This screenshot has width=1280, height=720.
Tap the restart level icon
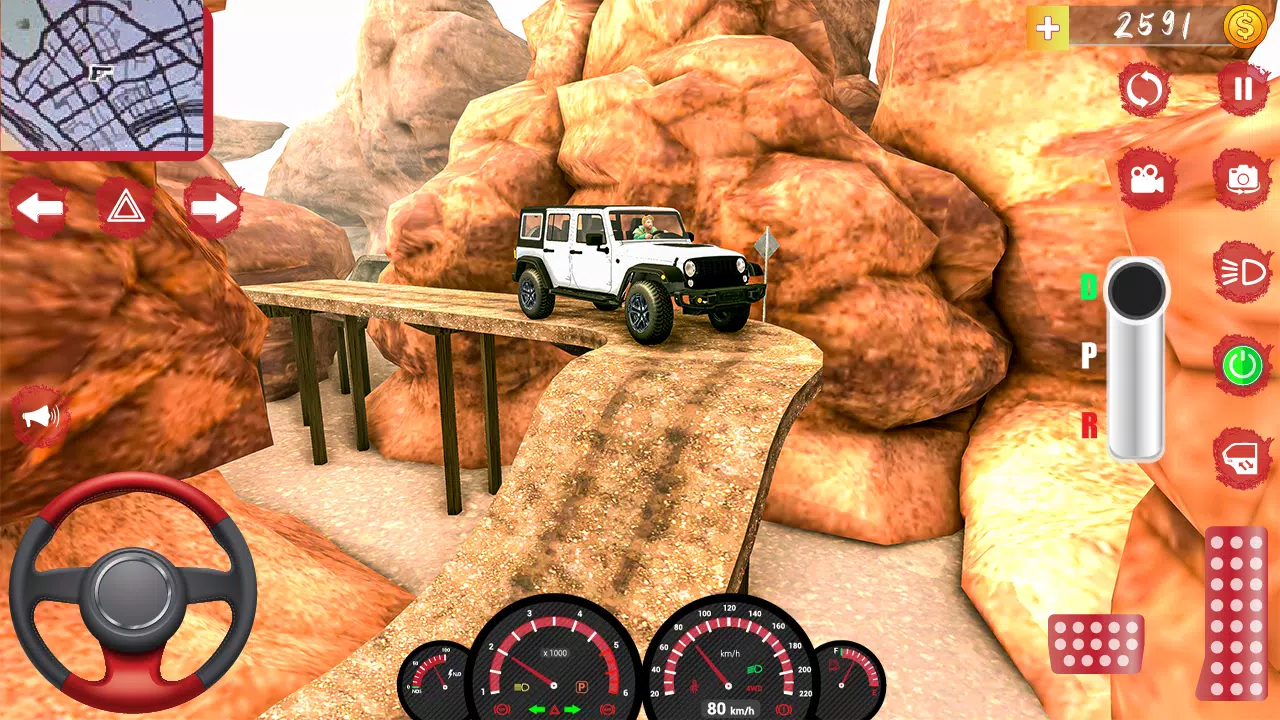[x=1144, y=89]
